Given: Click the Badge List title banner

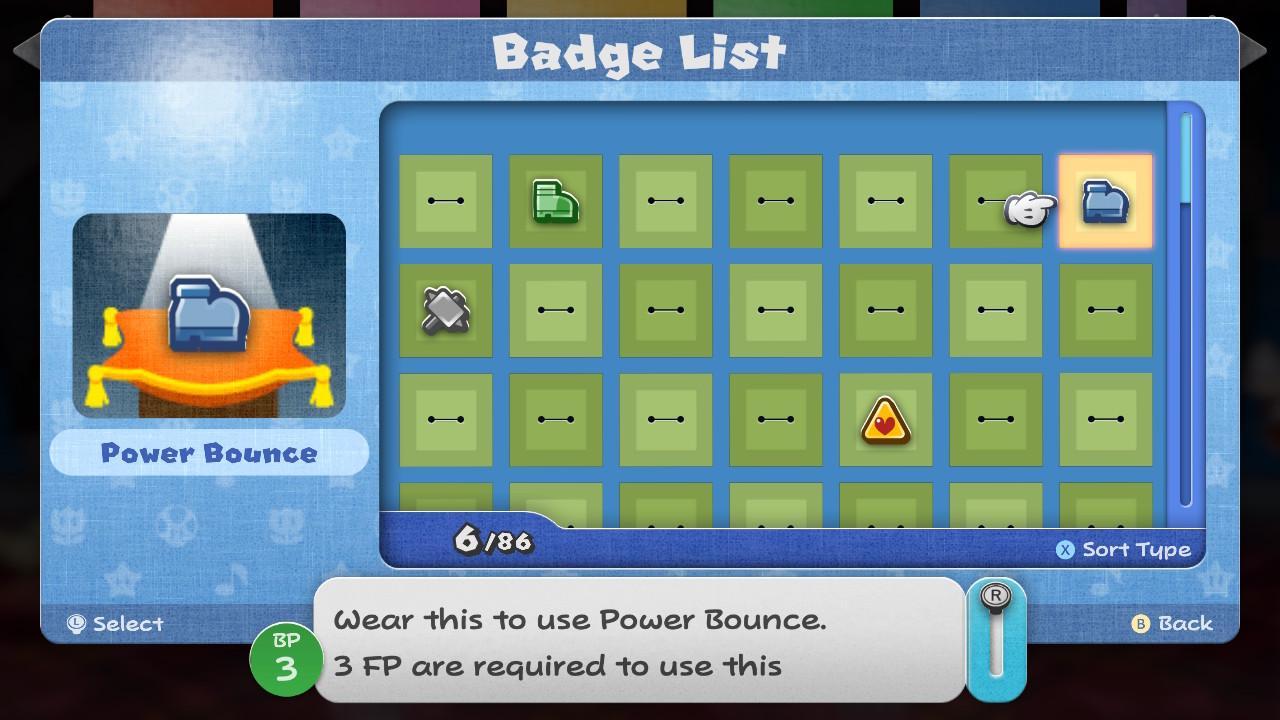Looking at the screenshot, I should 640,52.
